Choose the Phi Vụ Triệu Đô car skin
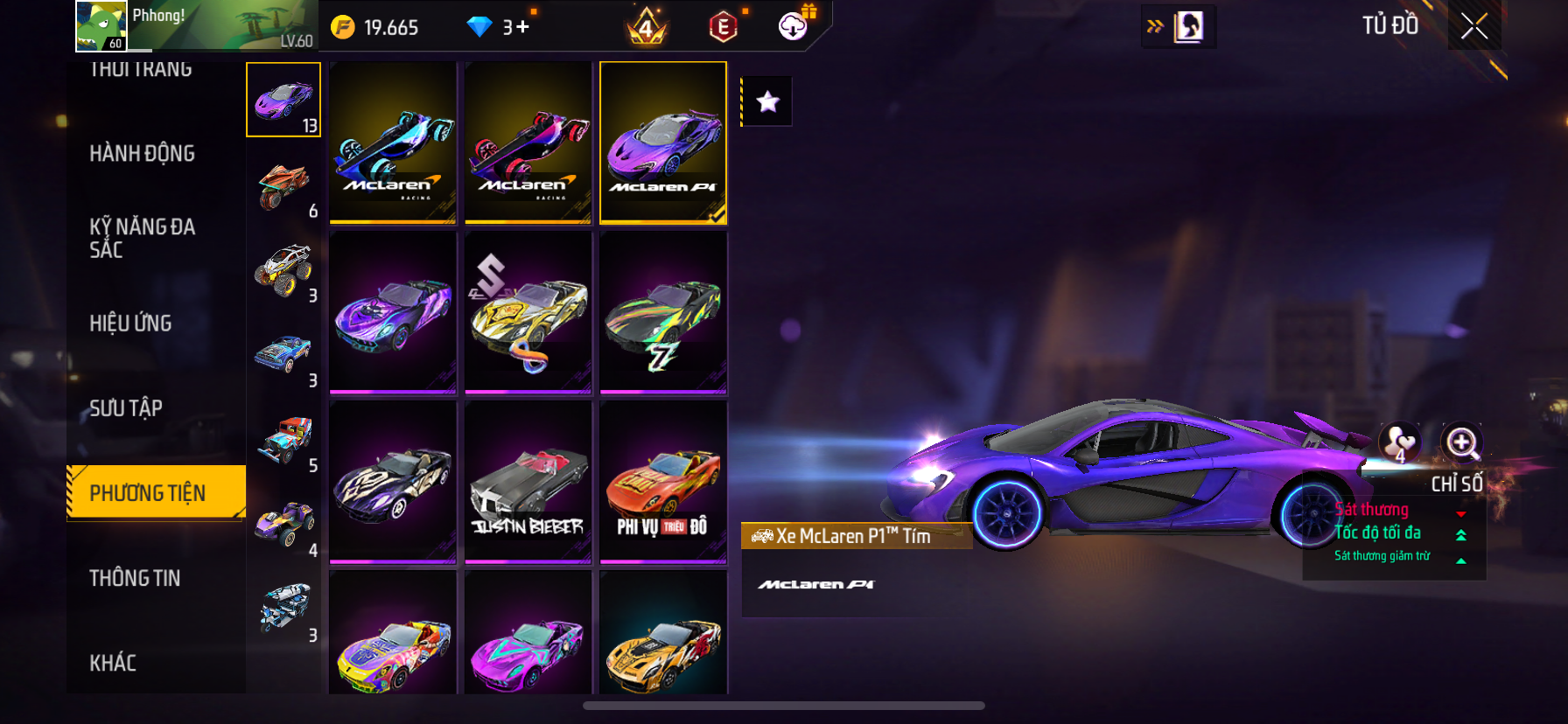 coord(663,482)
